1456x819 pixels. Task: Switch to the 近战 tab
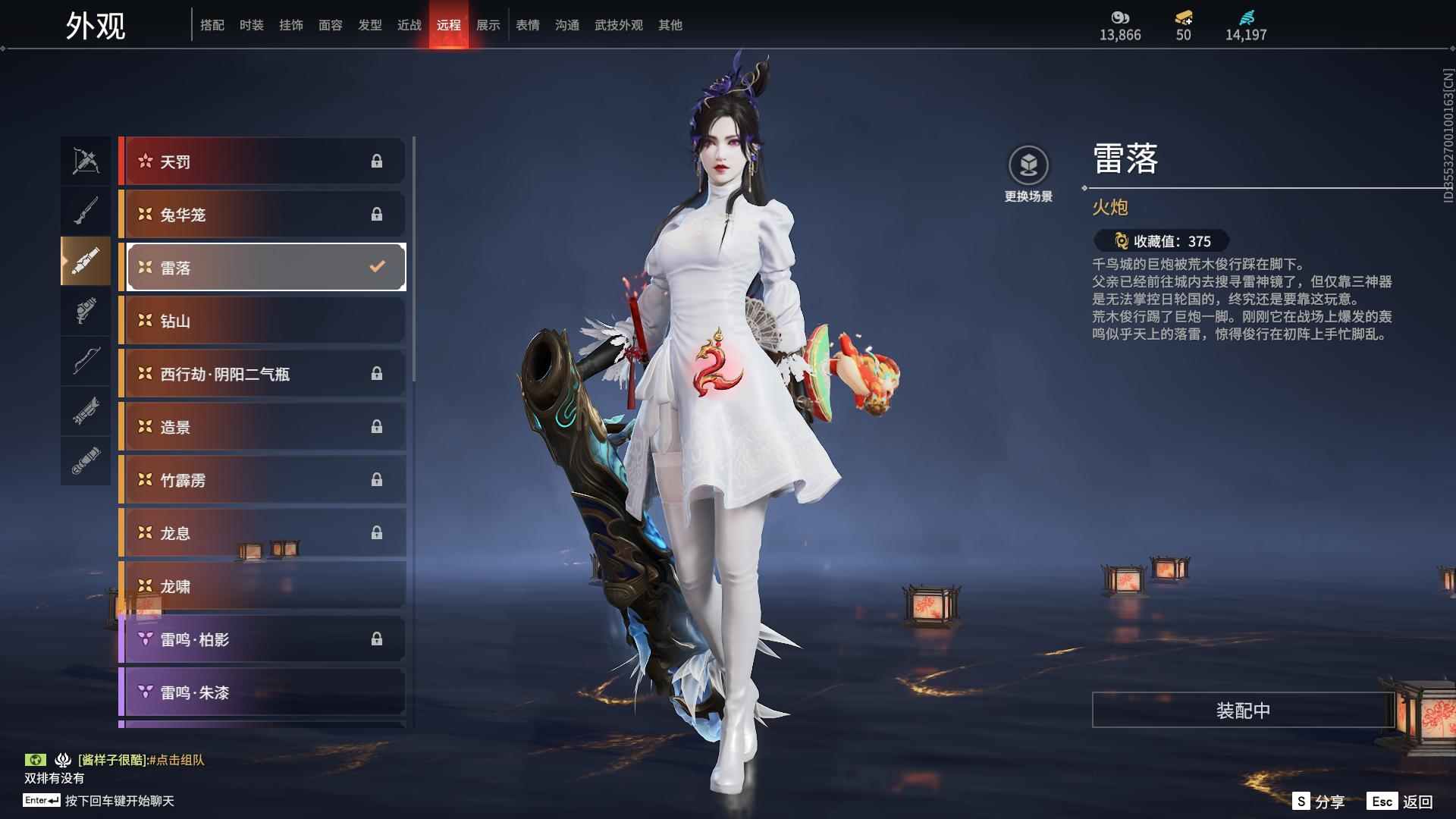click(408, 24)
